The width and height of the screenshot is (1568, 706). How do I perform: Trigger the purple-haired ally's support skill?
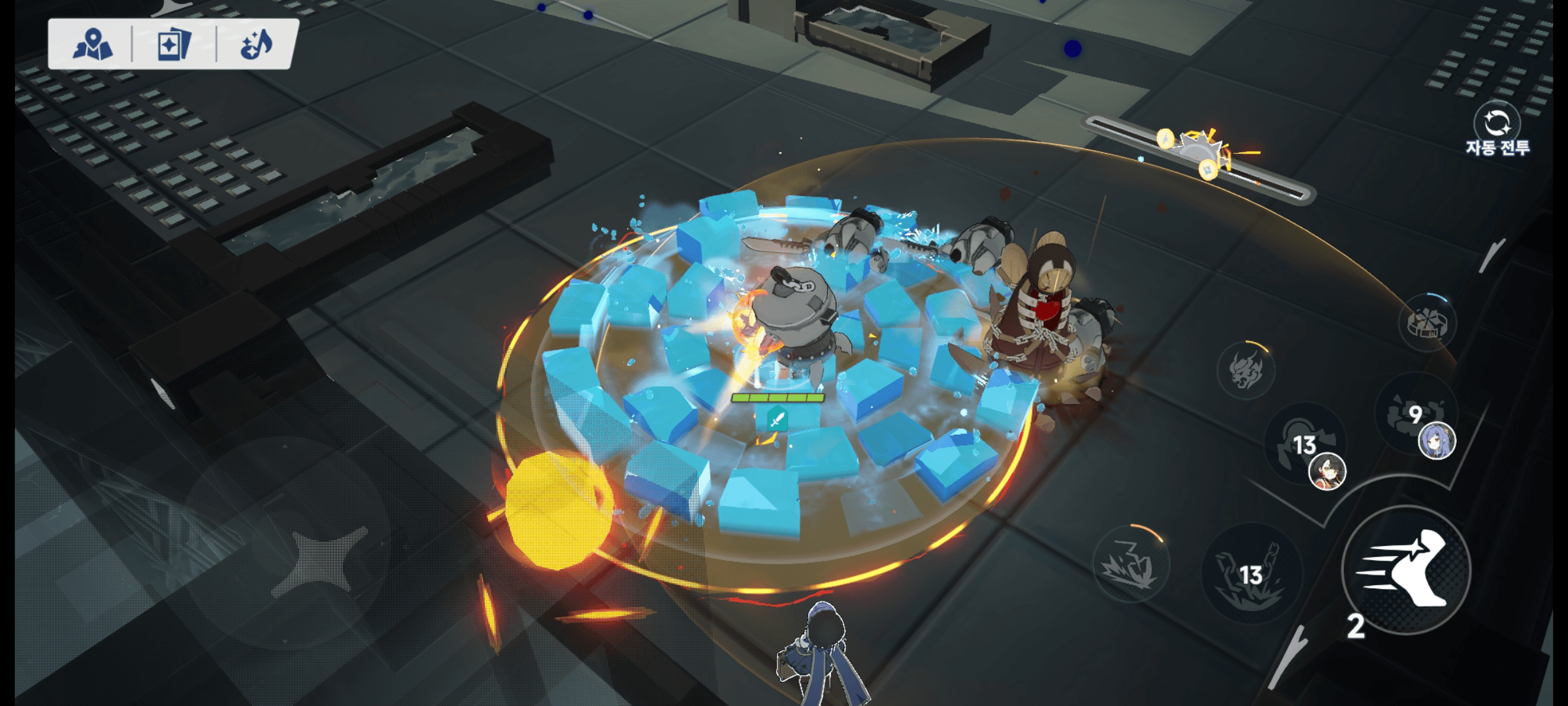coord(1416,416)
